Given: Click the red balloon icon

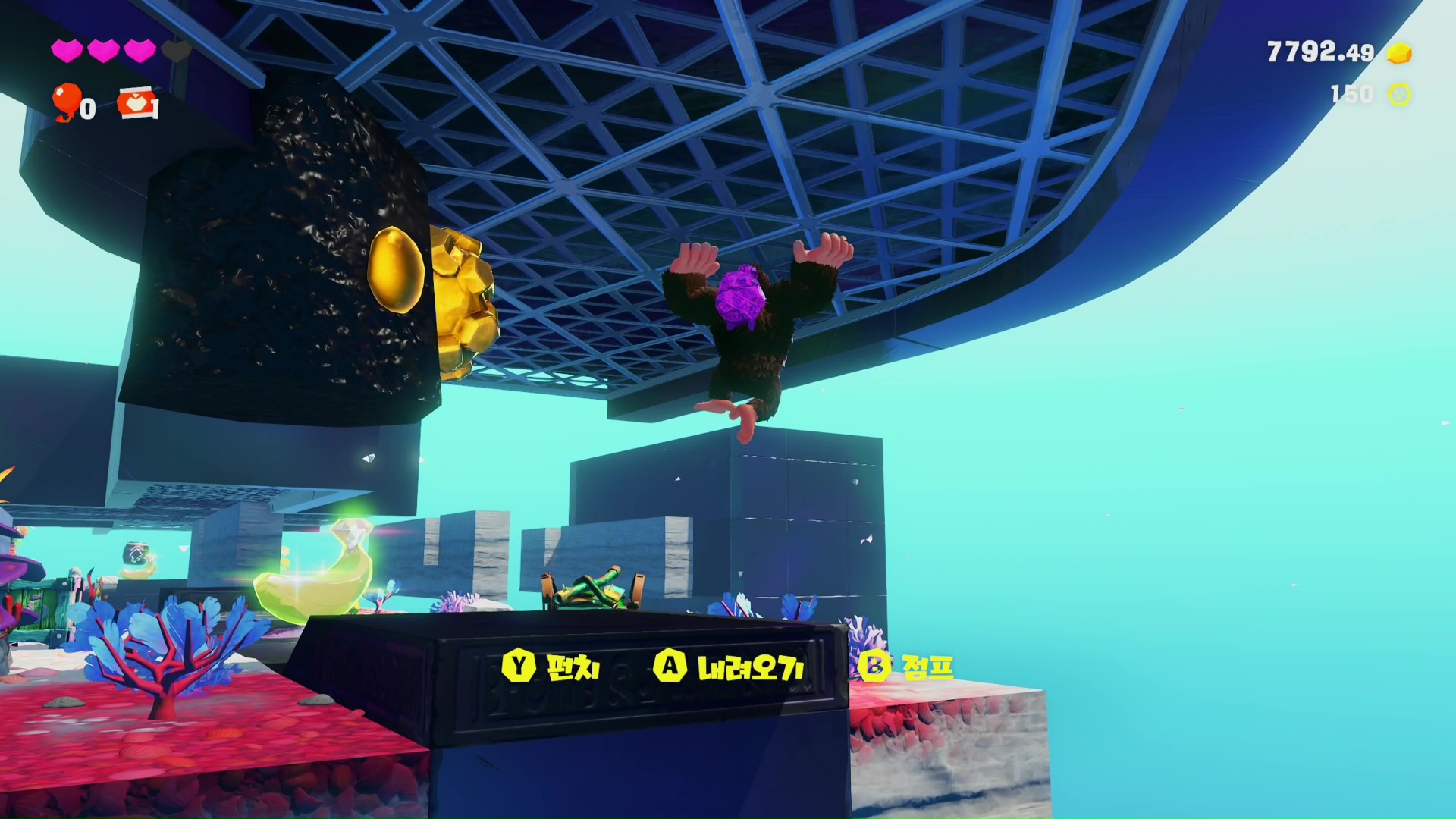Looking at the screenshot, I should coord(66,101).
